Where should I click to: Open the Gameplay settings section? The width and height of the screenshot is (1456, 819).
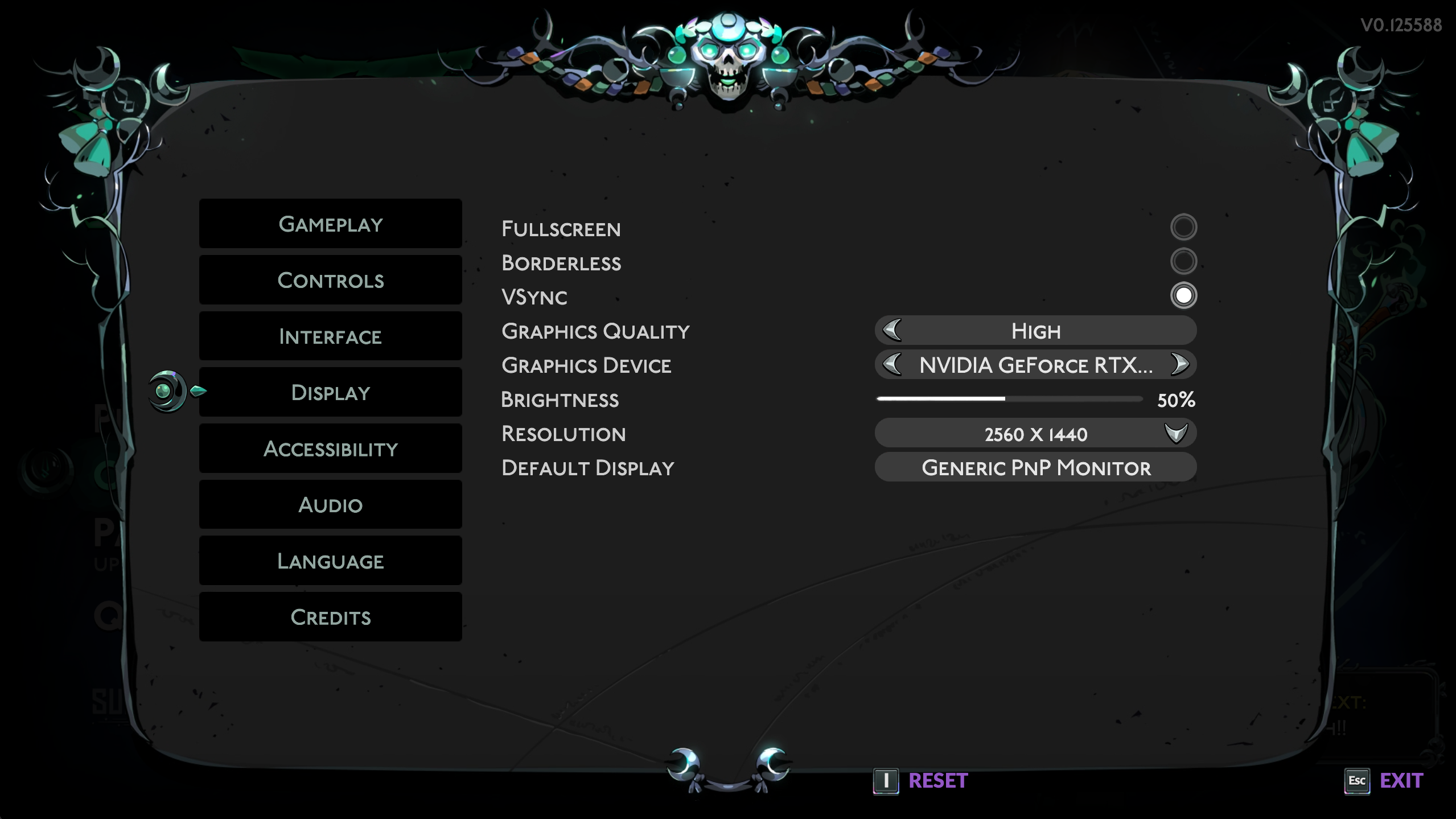tap(330, 224)
